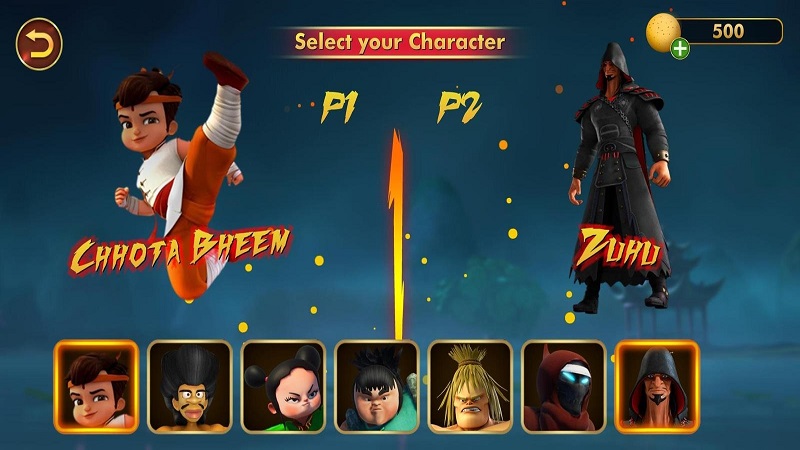Choose the blond straw-haired brute portrait
The image size is (800, 450).
click(x=470, y=387)
